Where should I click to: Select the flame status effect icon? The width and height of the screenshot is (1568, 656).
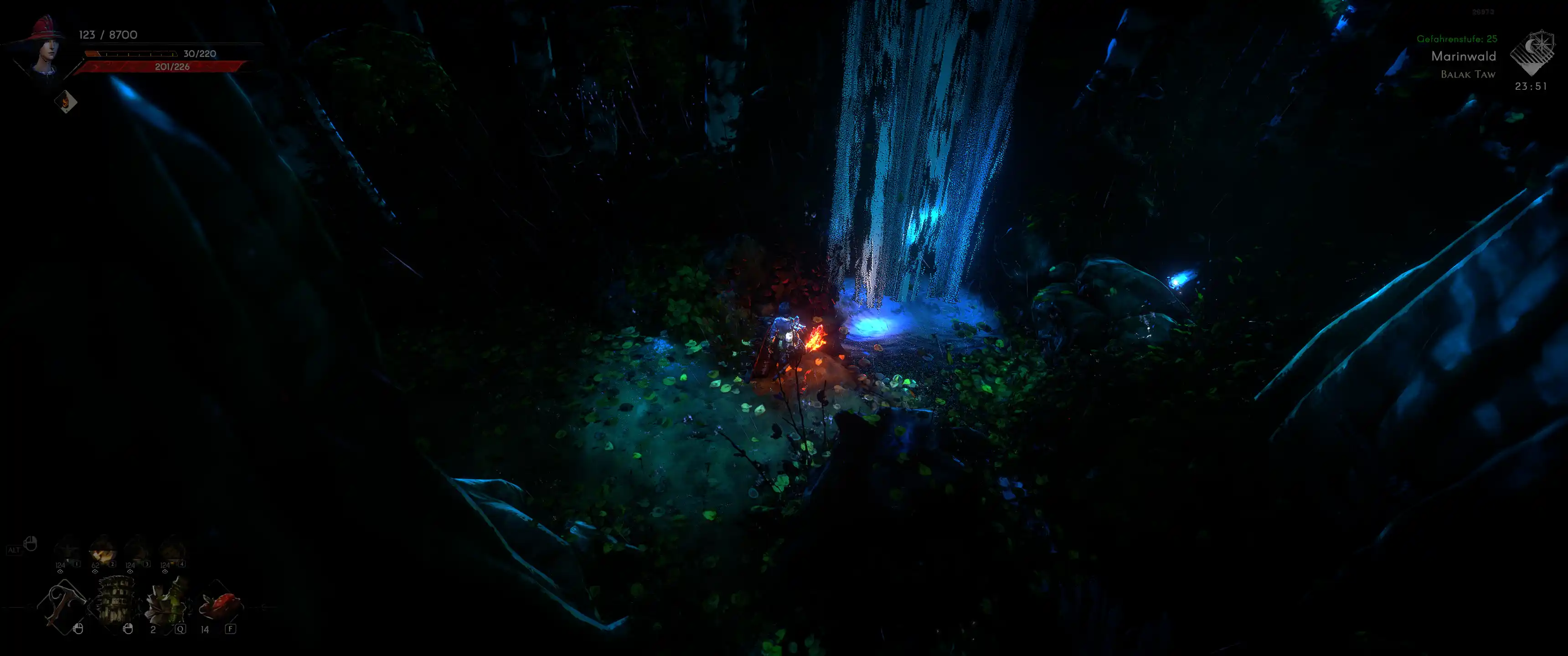65,102
